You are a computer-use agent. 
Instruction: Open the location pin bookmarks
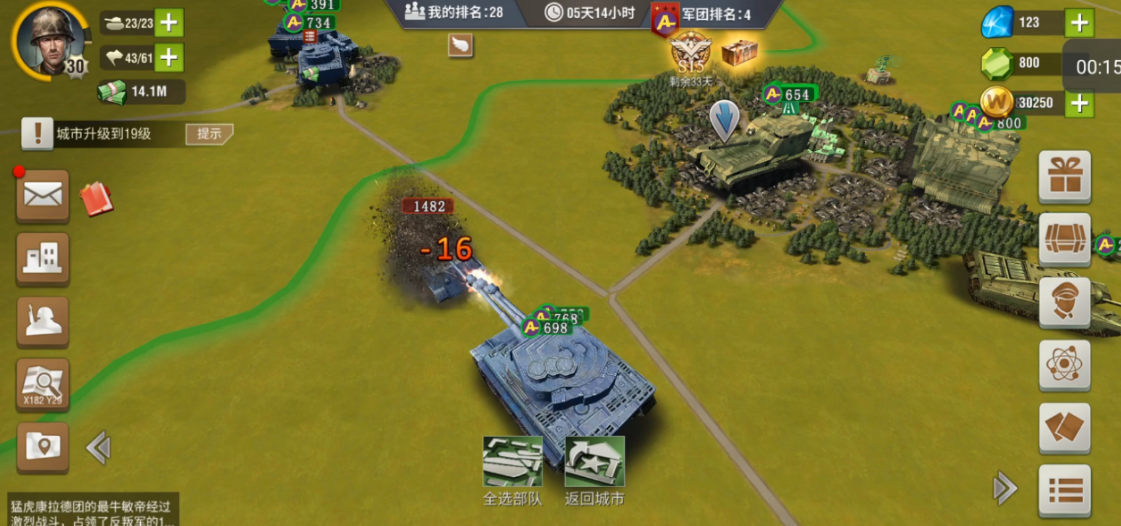(x=43, y=447)
